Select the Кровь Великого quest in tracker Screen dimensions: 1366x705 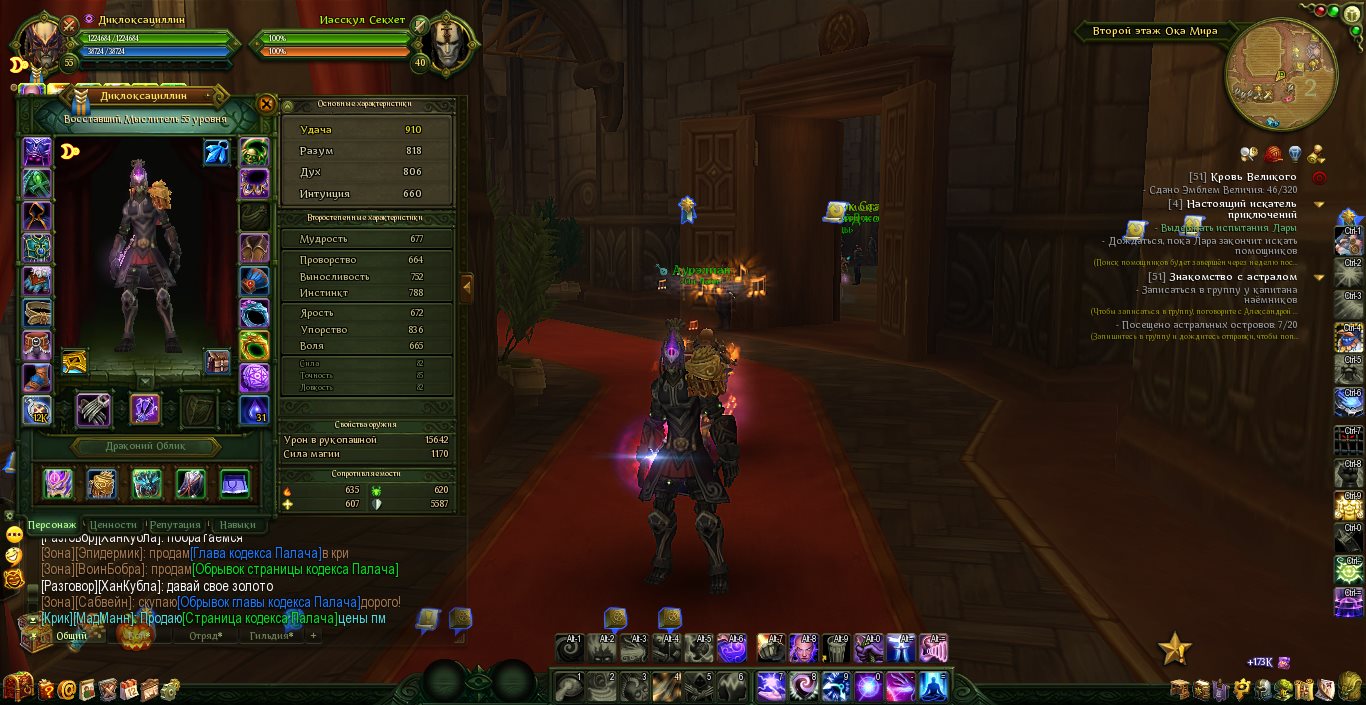1255,177
